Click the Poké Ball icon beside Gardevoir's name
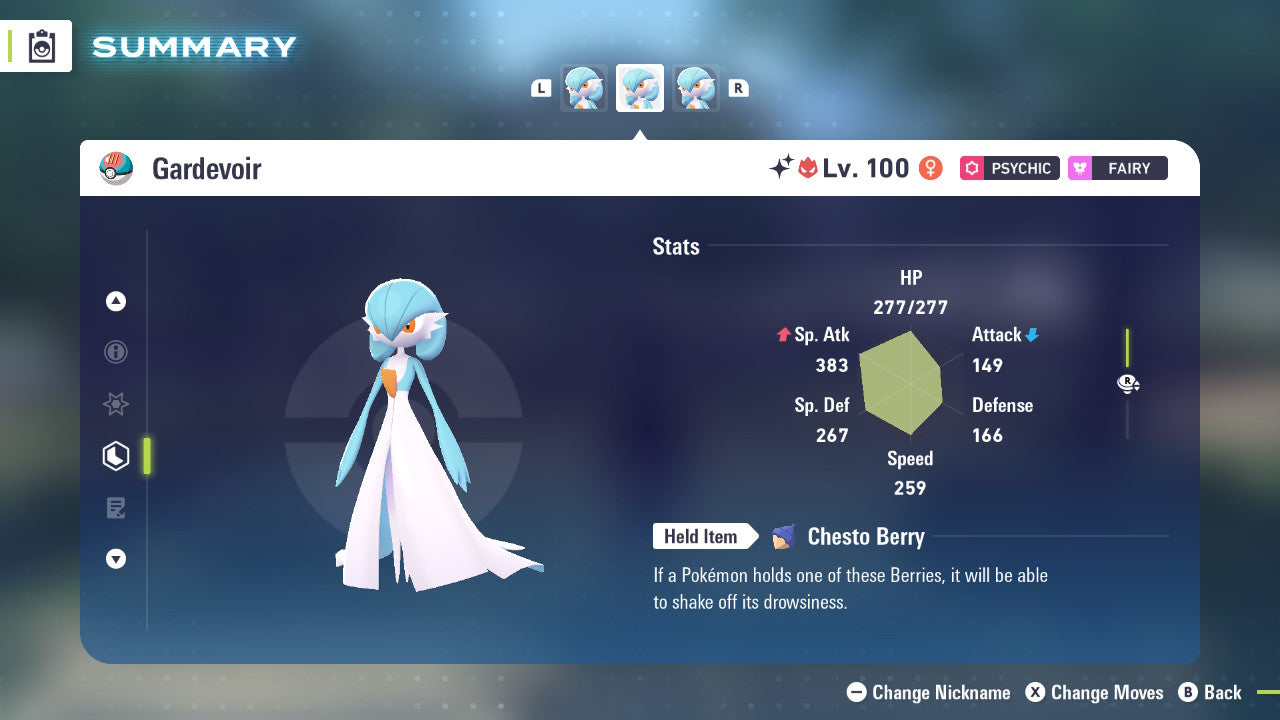Viewport: 1280px width, 720px height. click(116, 168)
